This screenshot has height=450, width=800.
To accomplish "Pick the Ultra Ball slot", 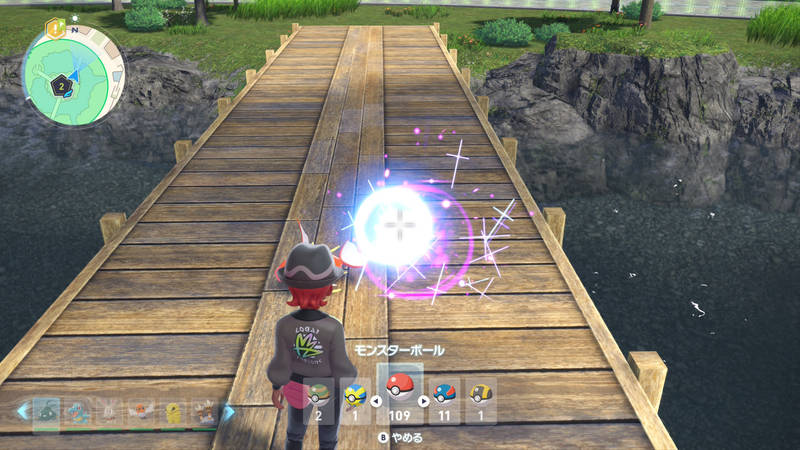I will [x=481, y=399].
